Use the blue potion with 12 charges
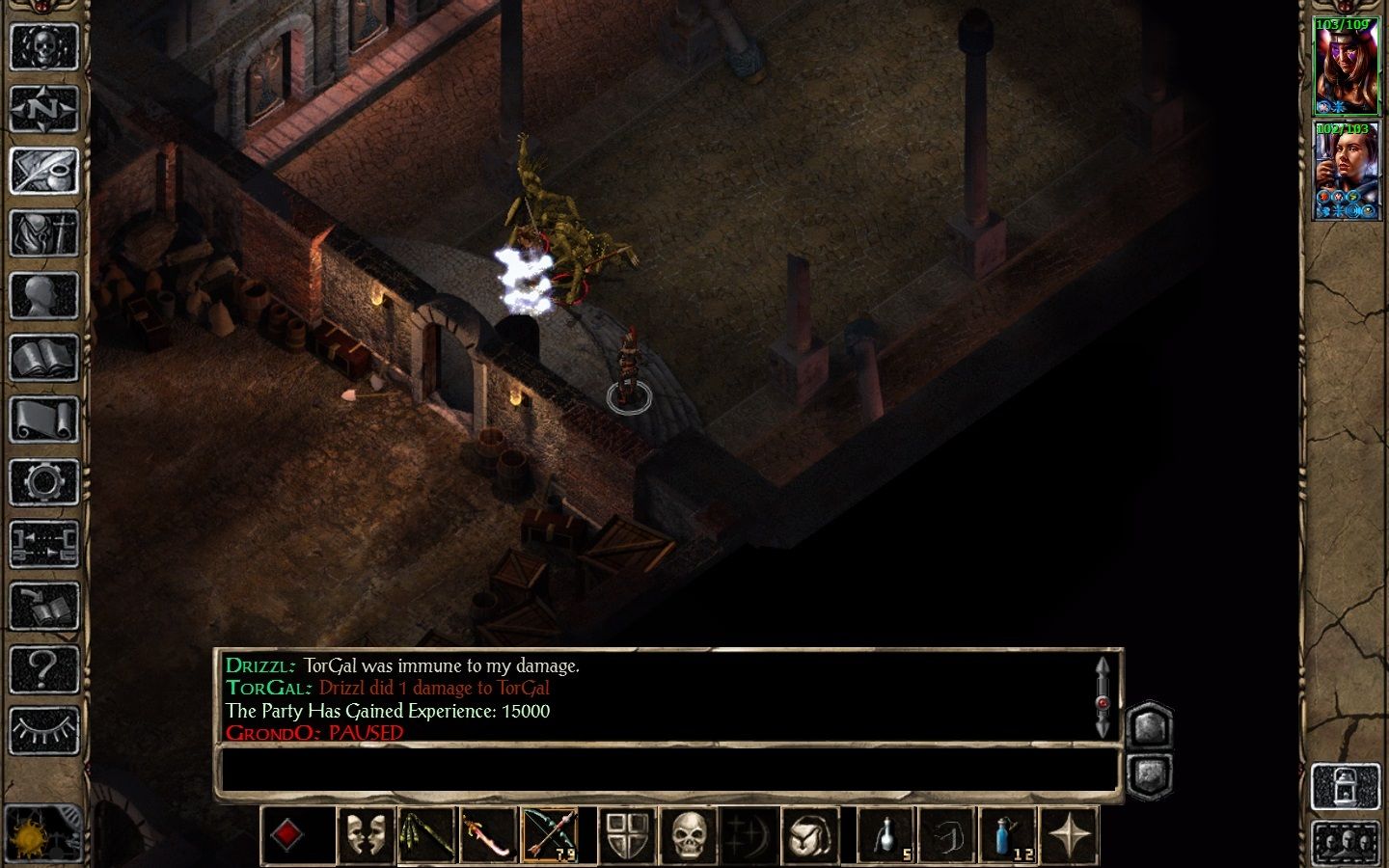Viewport: 1389px width, 868px height. (x=1007, y=834)
